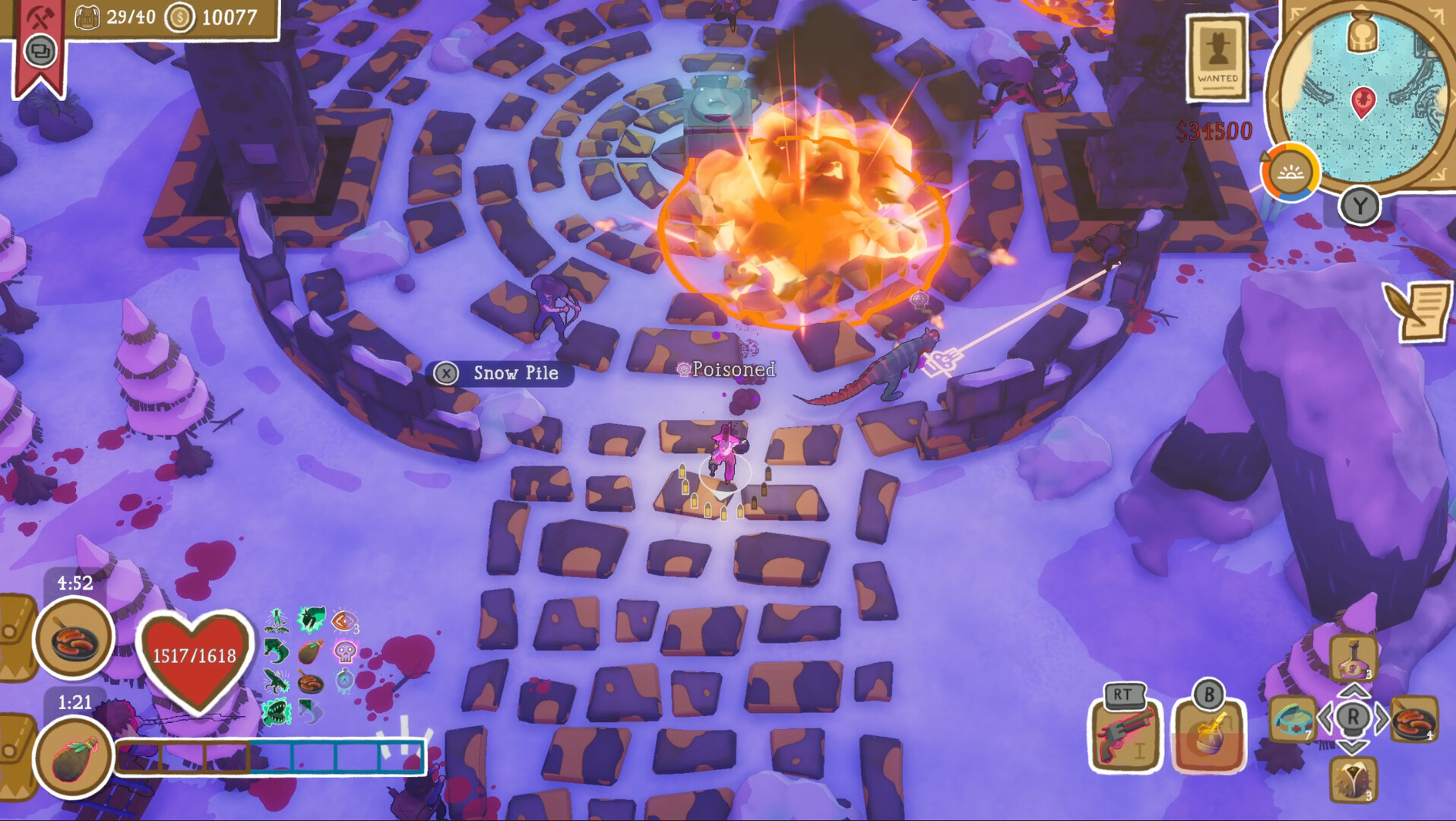Click the stopwatch status effect icon
Screen dimensions: 1456x821
coord(344,680)
